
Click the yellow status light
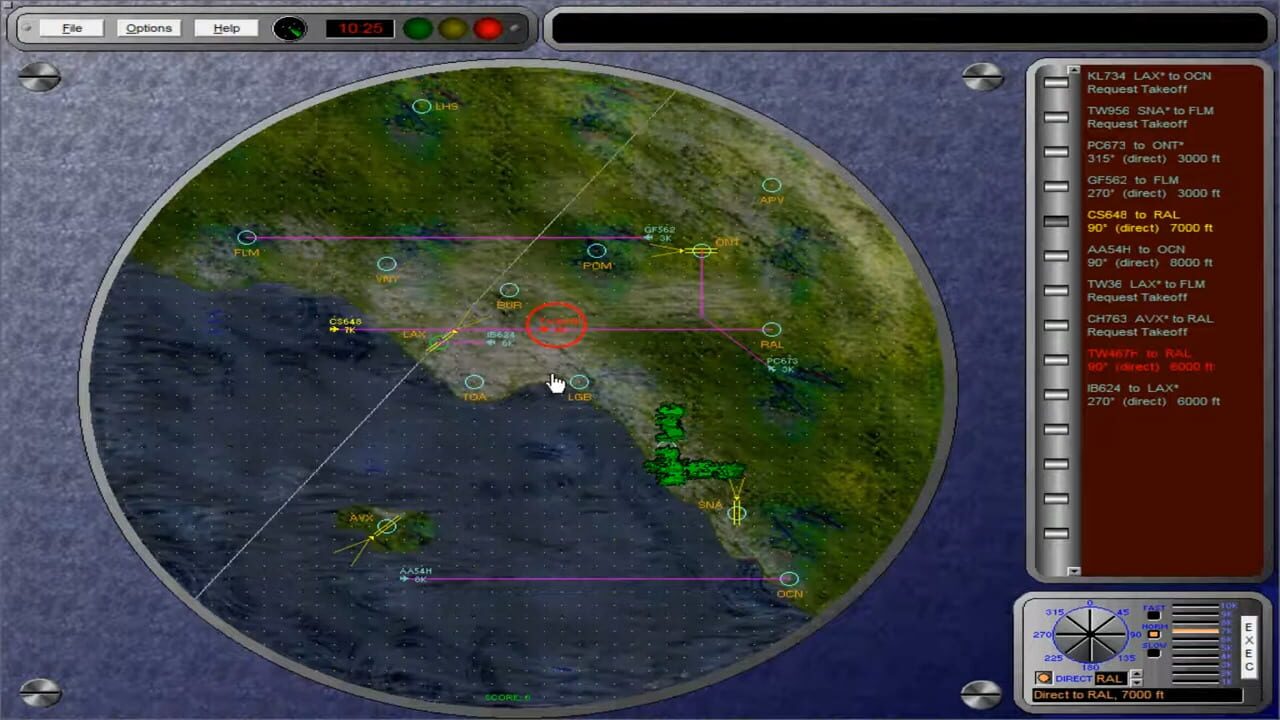(452, 29)
